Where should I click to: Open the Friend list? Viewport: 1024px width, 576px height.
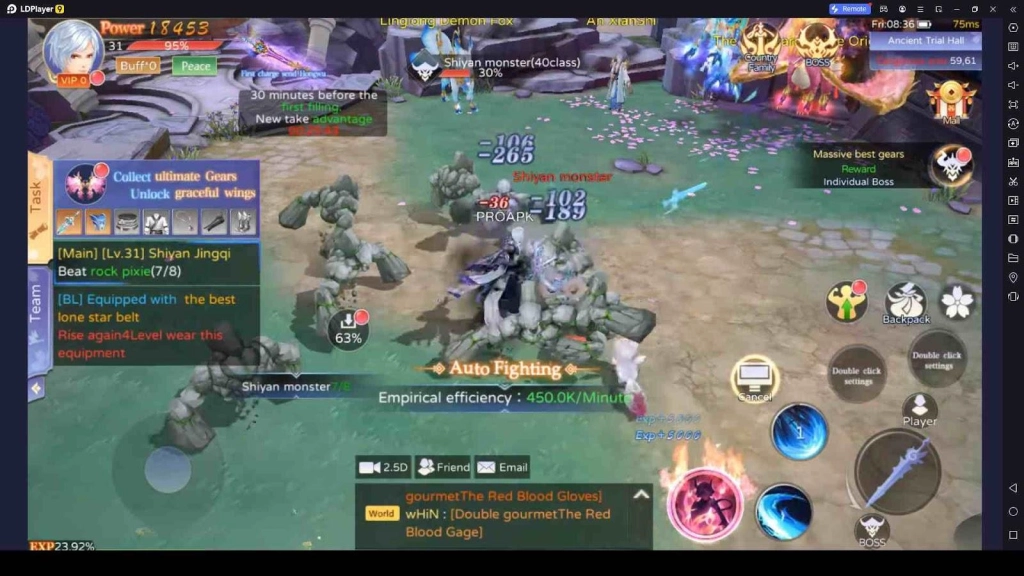coord(443,467)
